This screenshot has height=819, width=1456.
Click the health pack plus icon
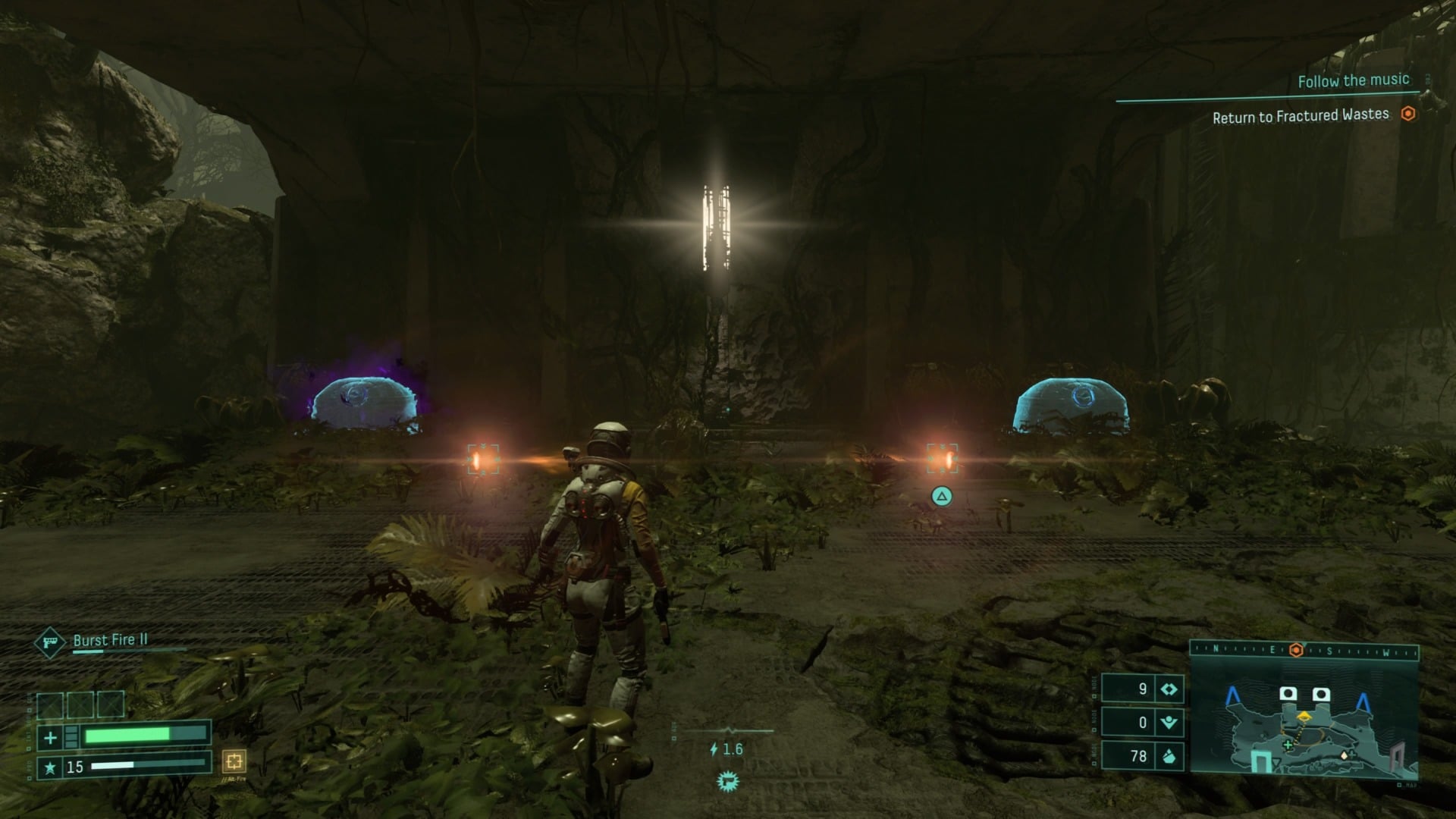tap(50, 737)
